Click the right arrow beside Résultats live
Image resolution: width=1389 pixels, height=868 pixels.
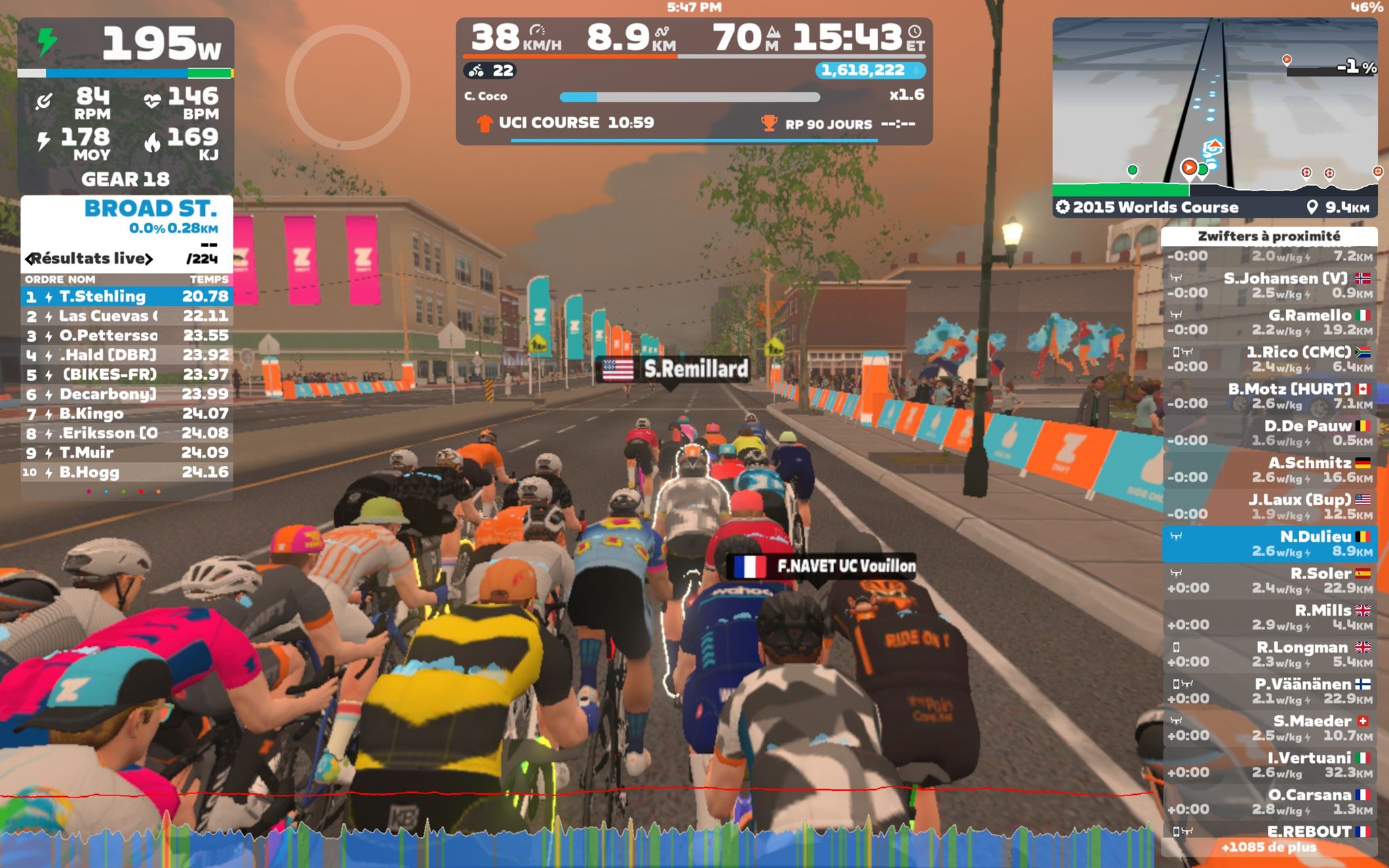149,258
